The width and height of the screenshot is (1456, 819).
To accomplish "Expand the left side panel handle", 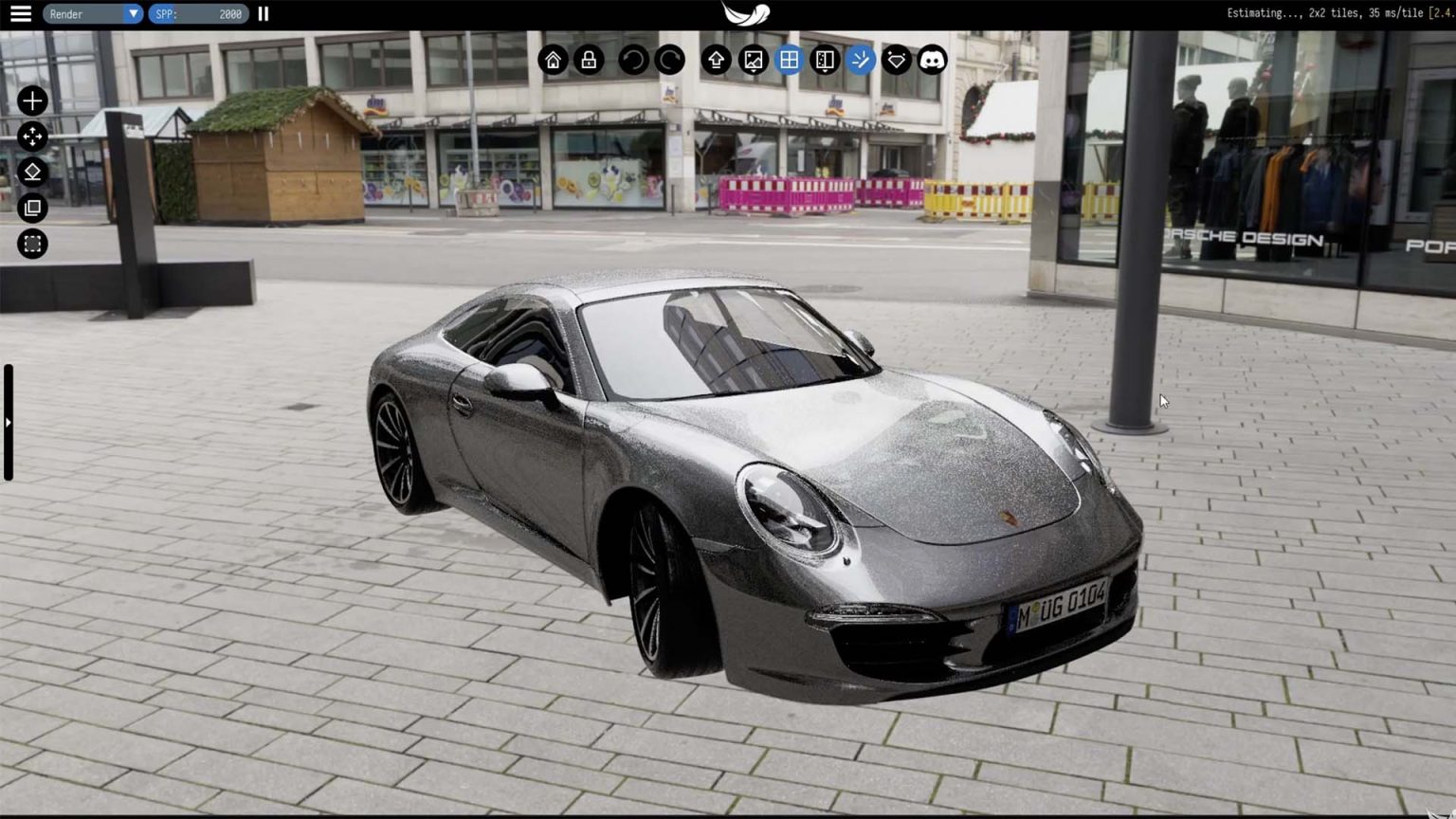I will click(8, 423).
